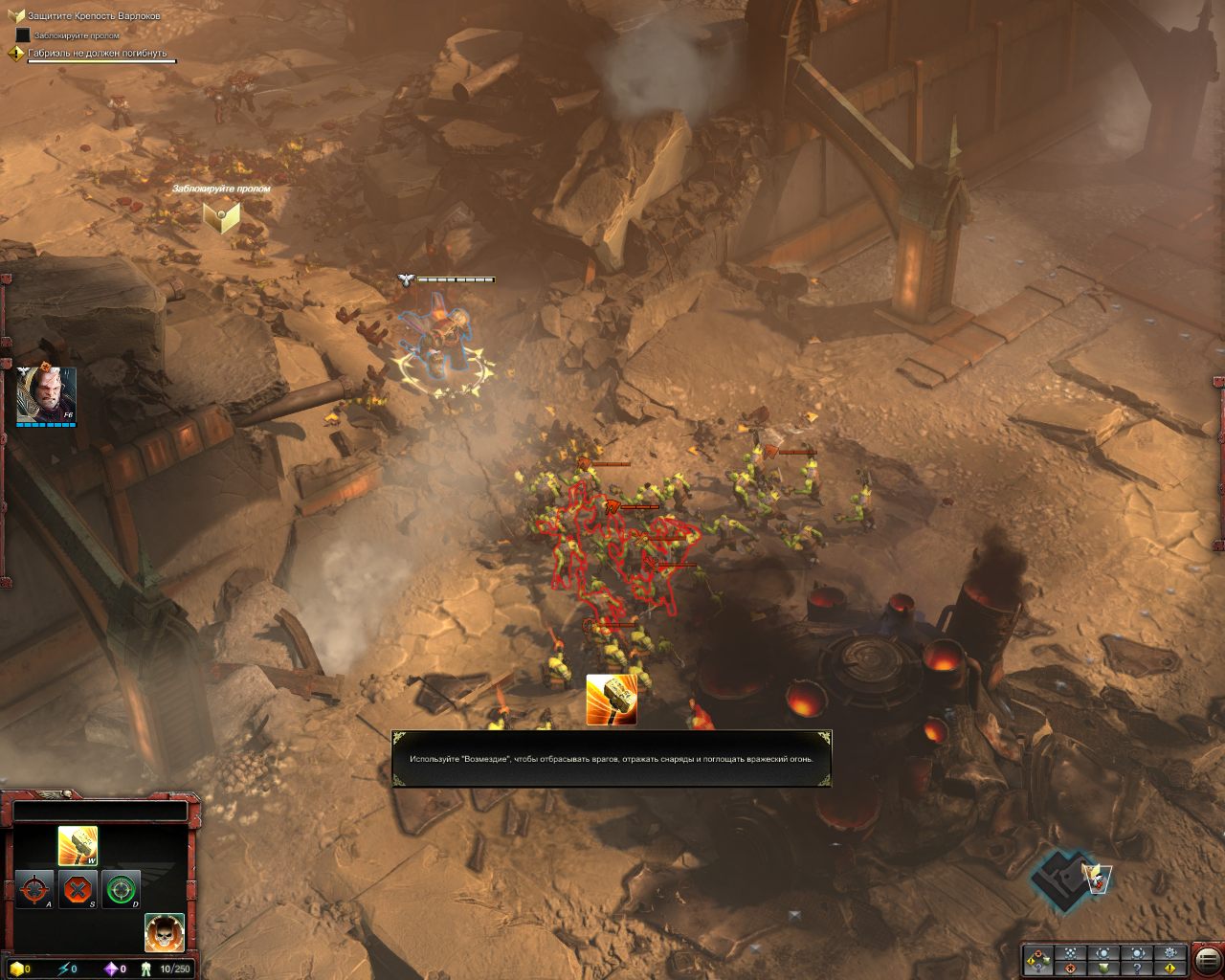Click the question mark ping button
Viewport: 1225px width, 980px height.
1137,969
